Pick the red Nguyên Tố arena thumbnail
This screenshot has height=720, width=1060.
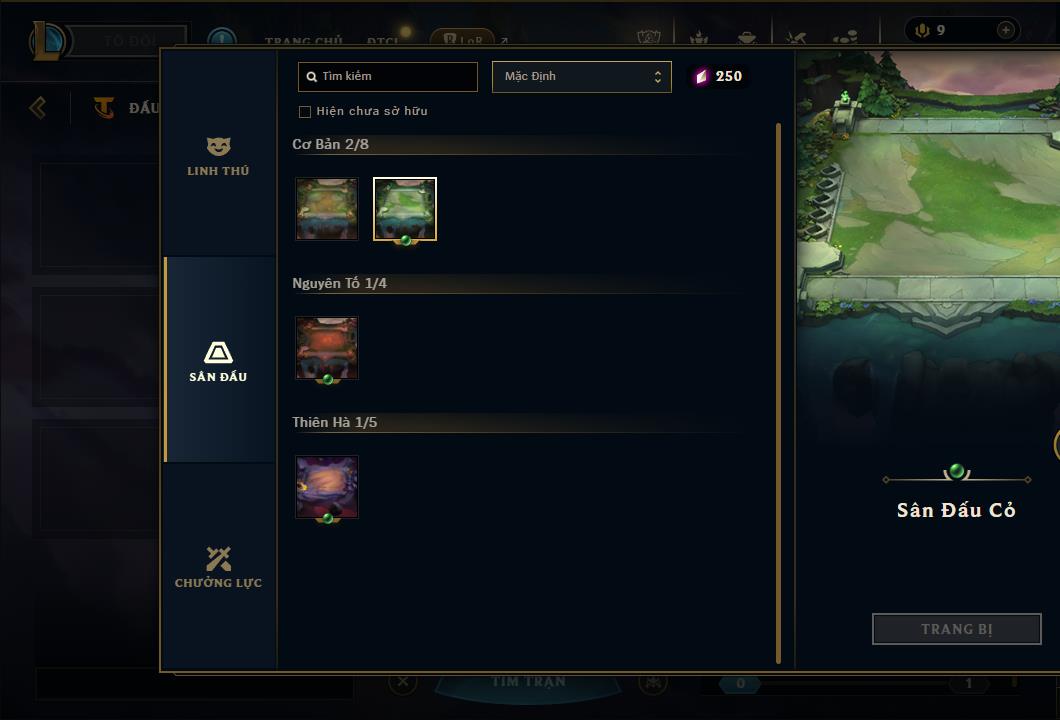click(327, 348)
